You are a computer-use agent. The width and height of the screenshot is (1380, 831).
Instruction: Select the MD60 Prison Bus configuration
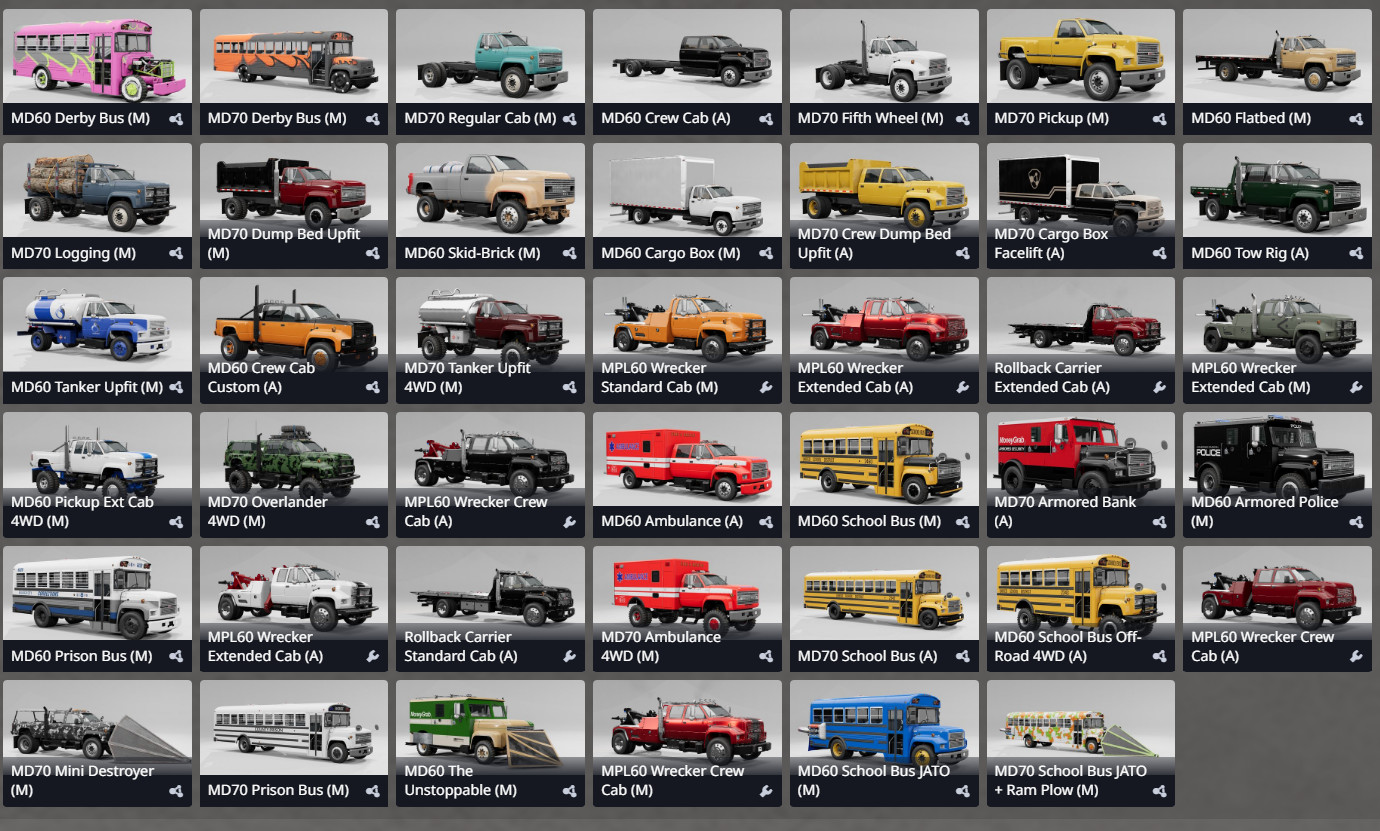97,595
